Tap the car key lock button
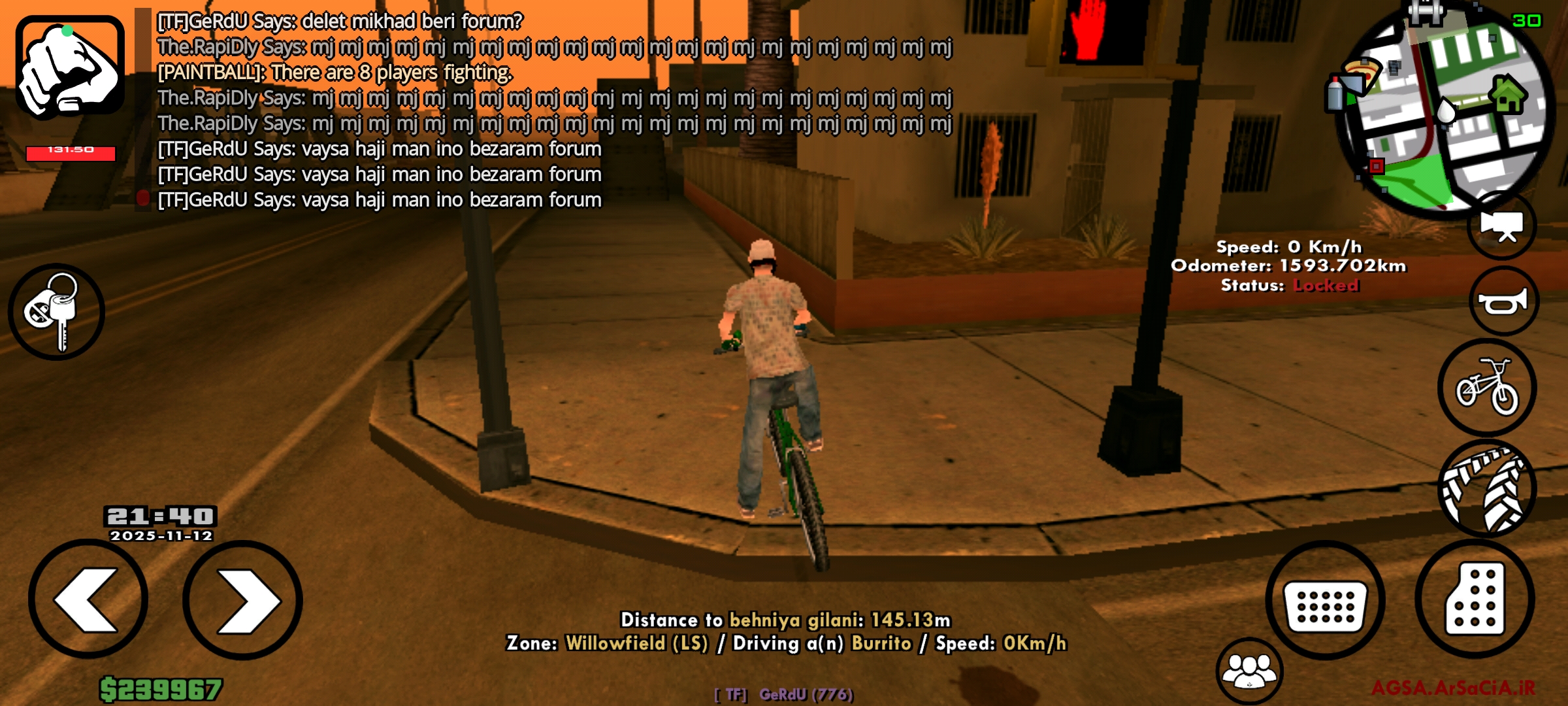The width and height of the screenshot is (1568, 706). [56, 312]
